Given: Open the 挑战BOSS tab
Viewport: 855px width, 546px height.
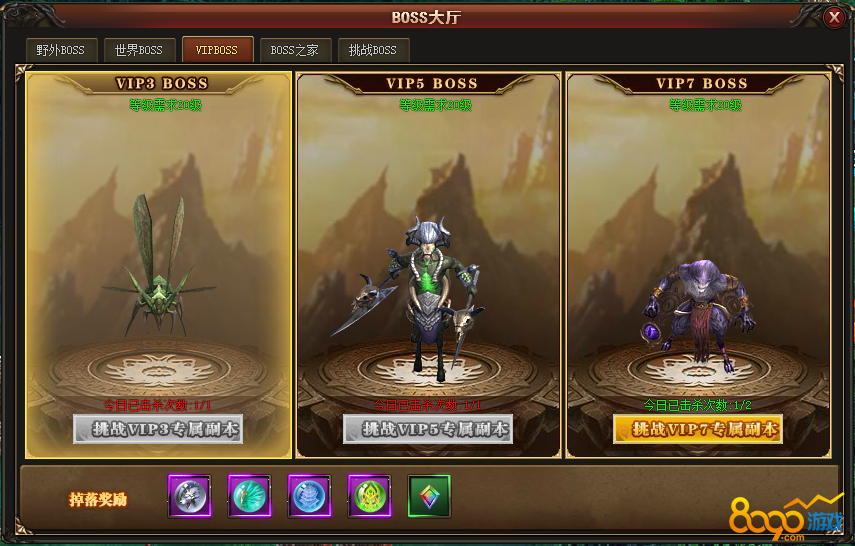Looking at the screenshot, I should [x=372, y=50].
